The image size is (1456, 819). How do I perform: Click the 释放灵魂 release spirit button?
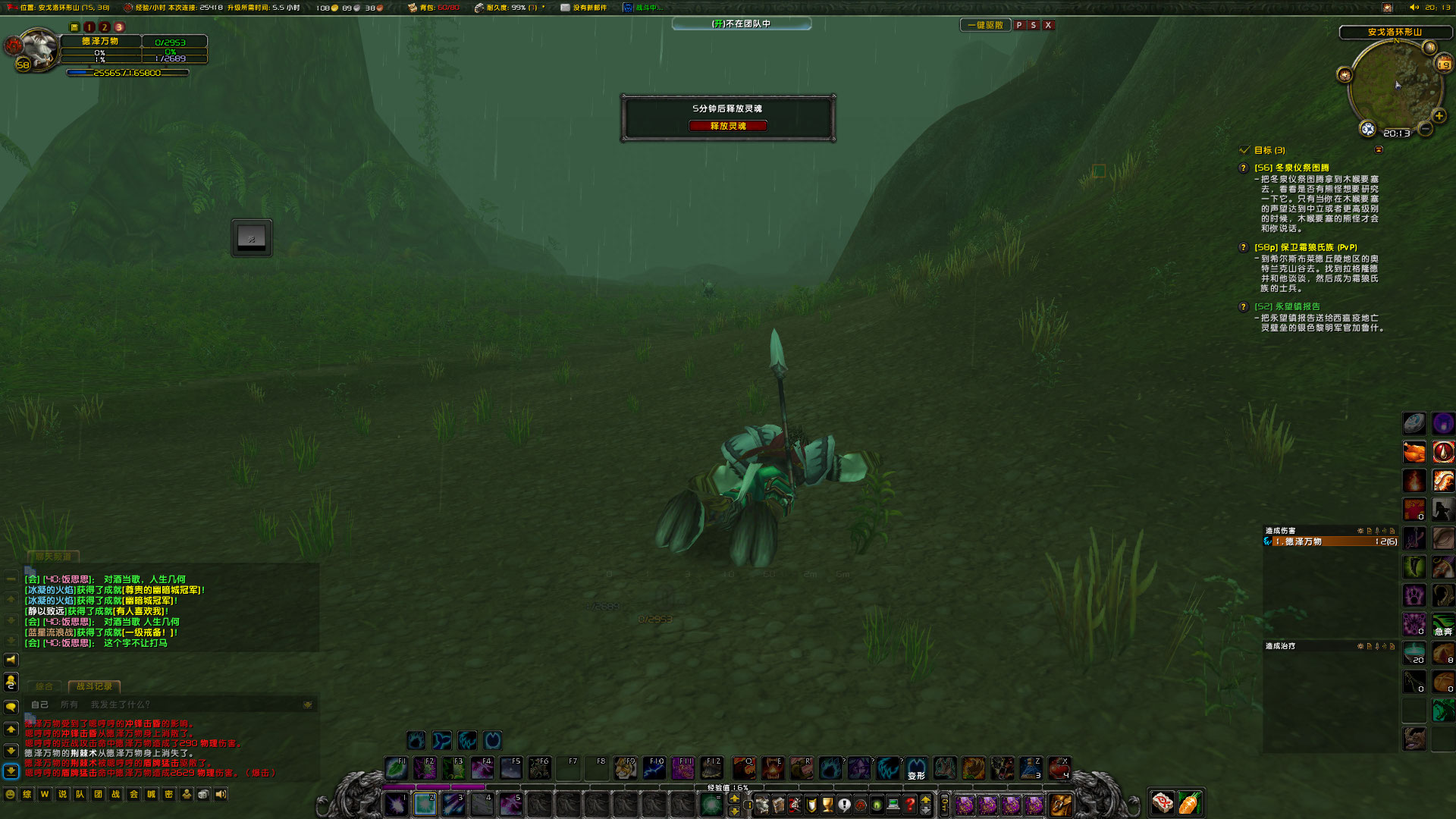pos(727,126)
